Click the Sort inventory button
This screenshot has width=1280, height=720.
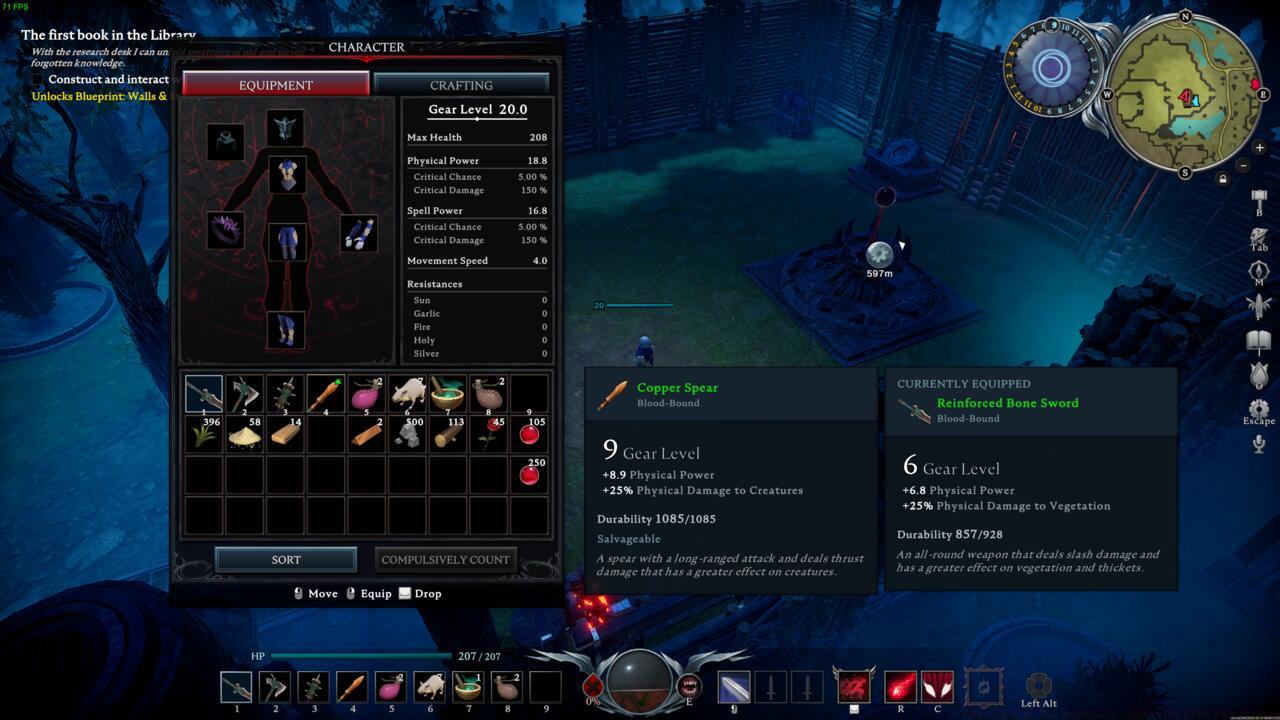click(x=286, y=560)
